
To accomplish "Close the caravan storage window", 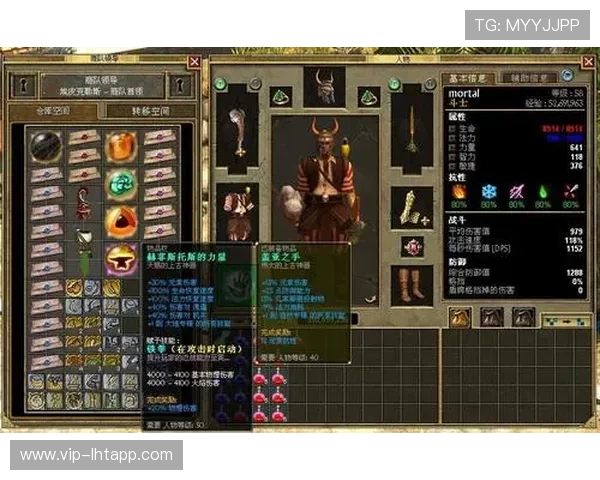I will (x=194, y=63).
